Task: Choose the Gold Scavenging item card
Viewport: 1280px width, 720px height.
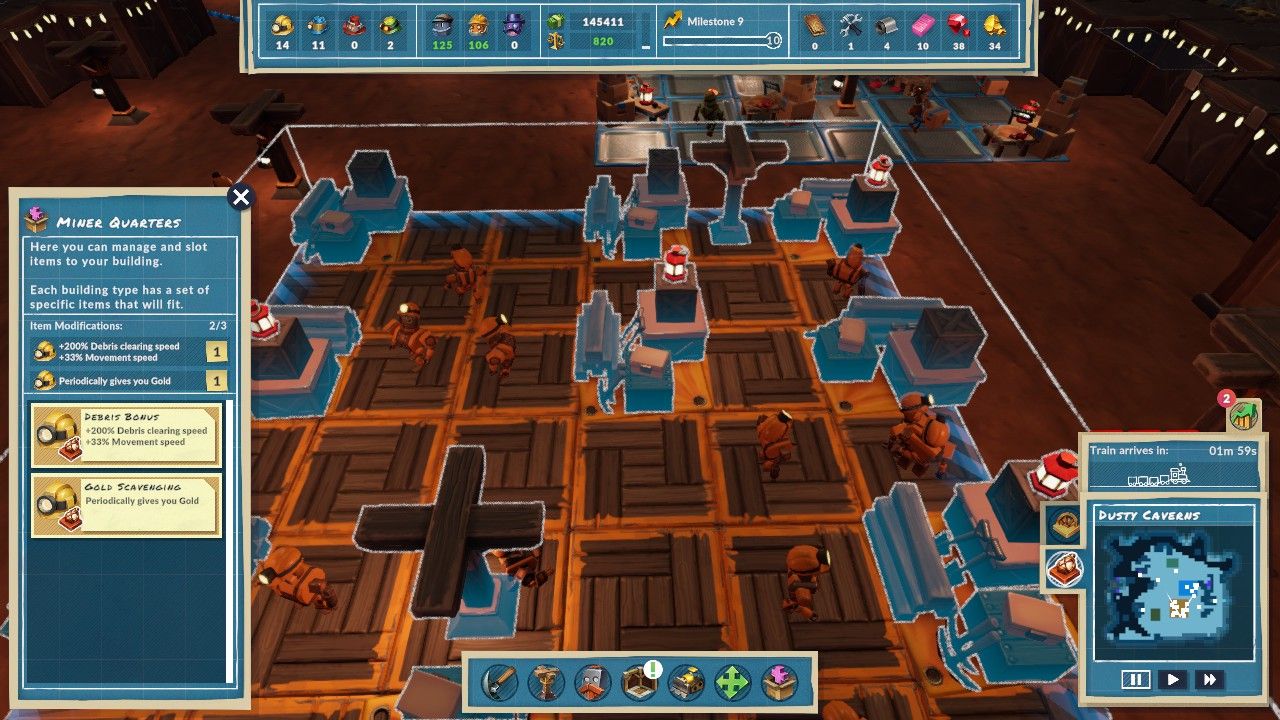Action: pyautogui.click(x=126, y=506)
